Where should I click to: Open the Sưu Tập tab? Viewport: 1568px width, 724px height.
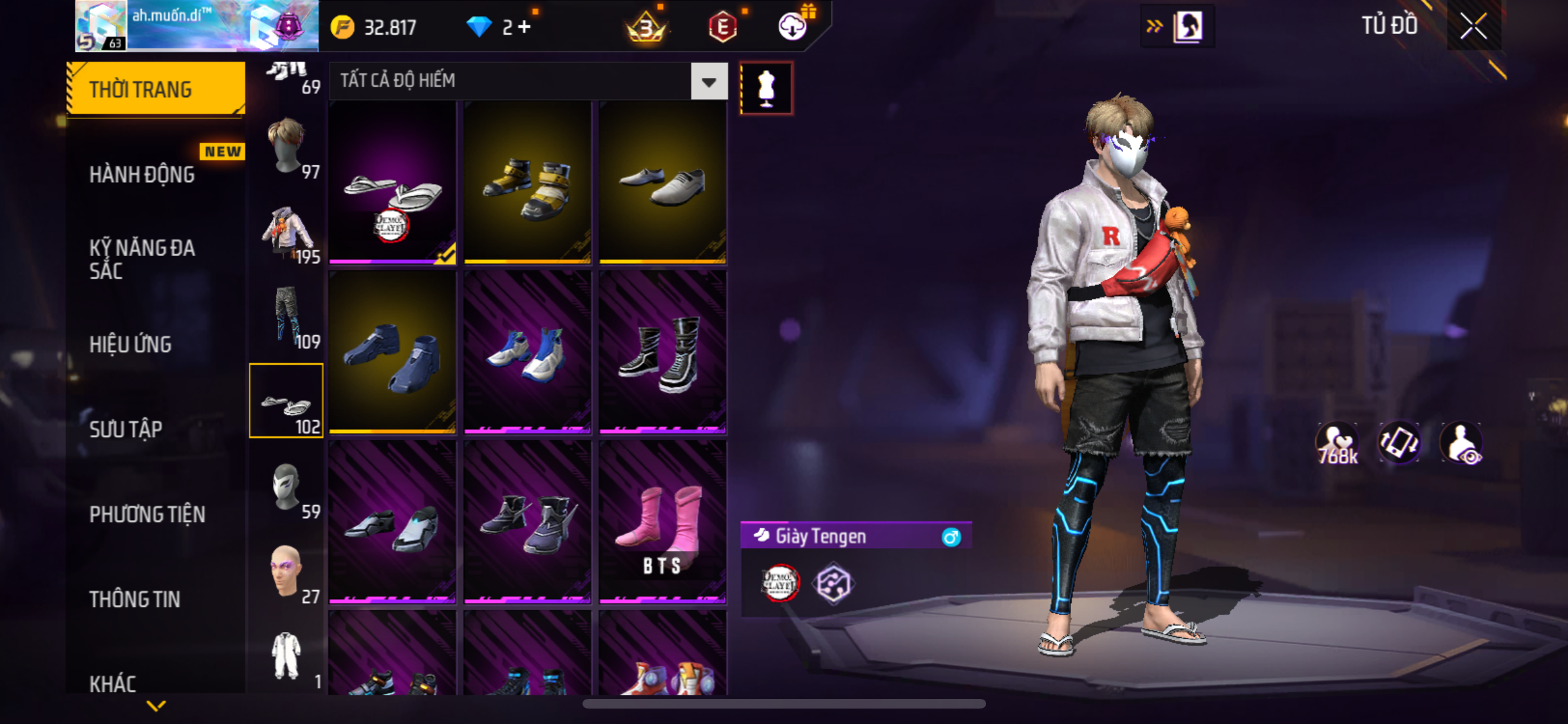(126, 429)
